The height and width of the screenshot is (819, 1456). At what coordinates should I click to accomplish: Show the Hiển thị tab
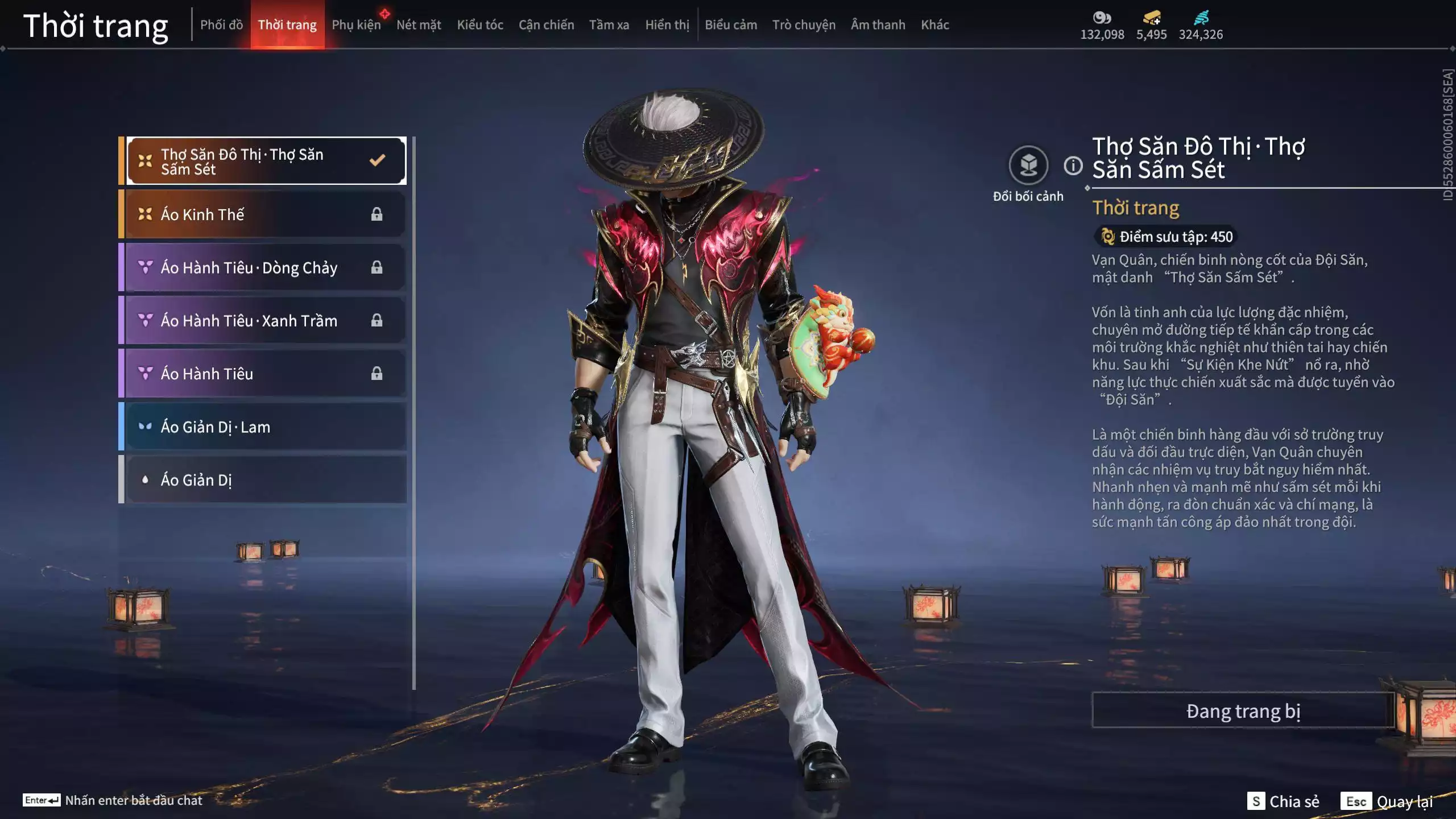pos(667,25)
